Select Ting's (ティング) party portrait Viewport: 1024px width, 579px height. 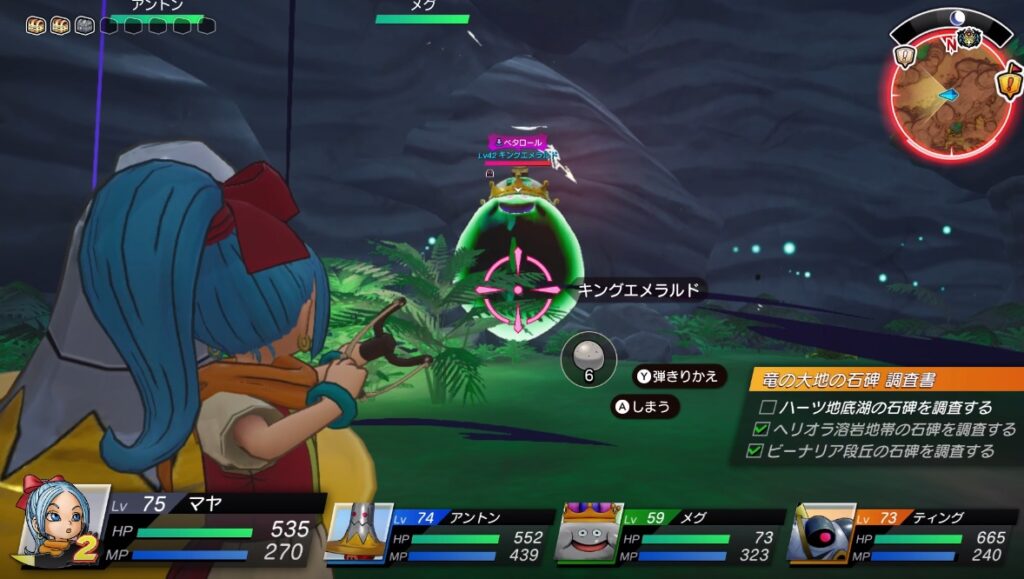click(x=820, y=532)
